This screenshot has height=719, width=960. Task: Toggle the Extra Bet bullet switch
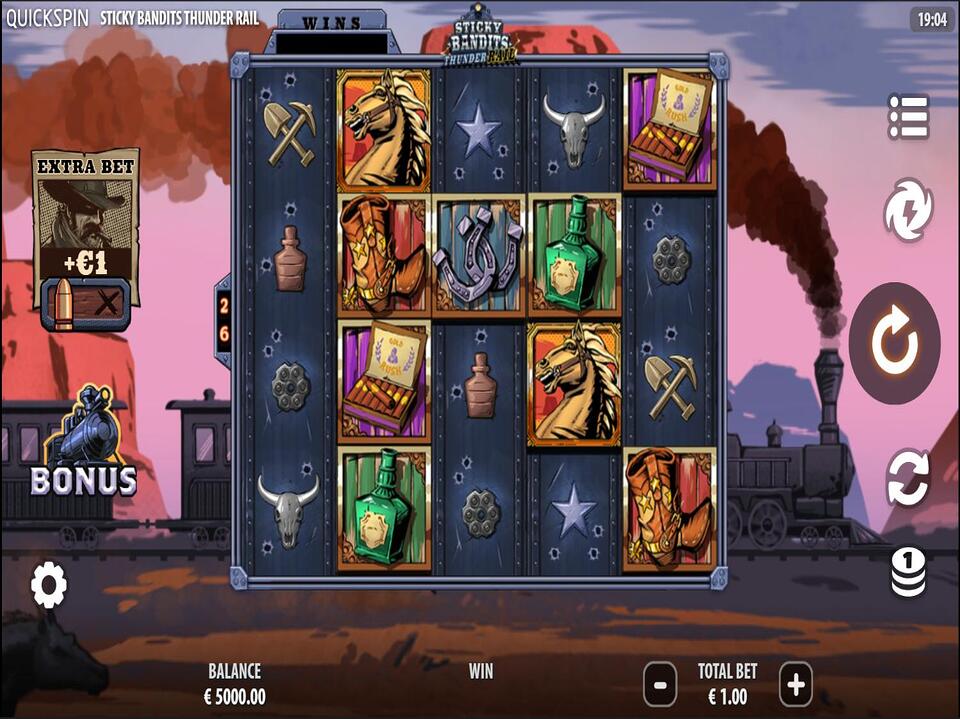(85, 304)
